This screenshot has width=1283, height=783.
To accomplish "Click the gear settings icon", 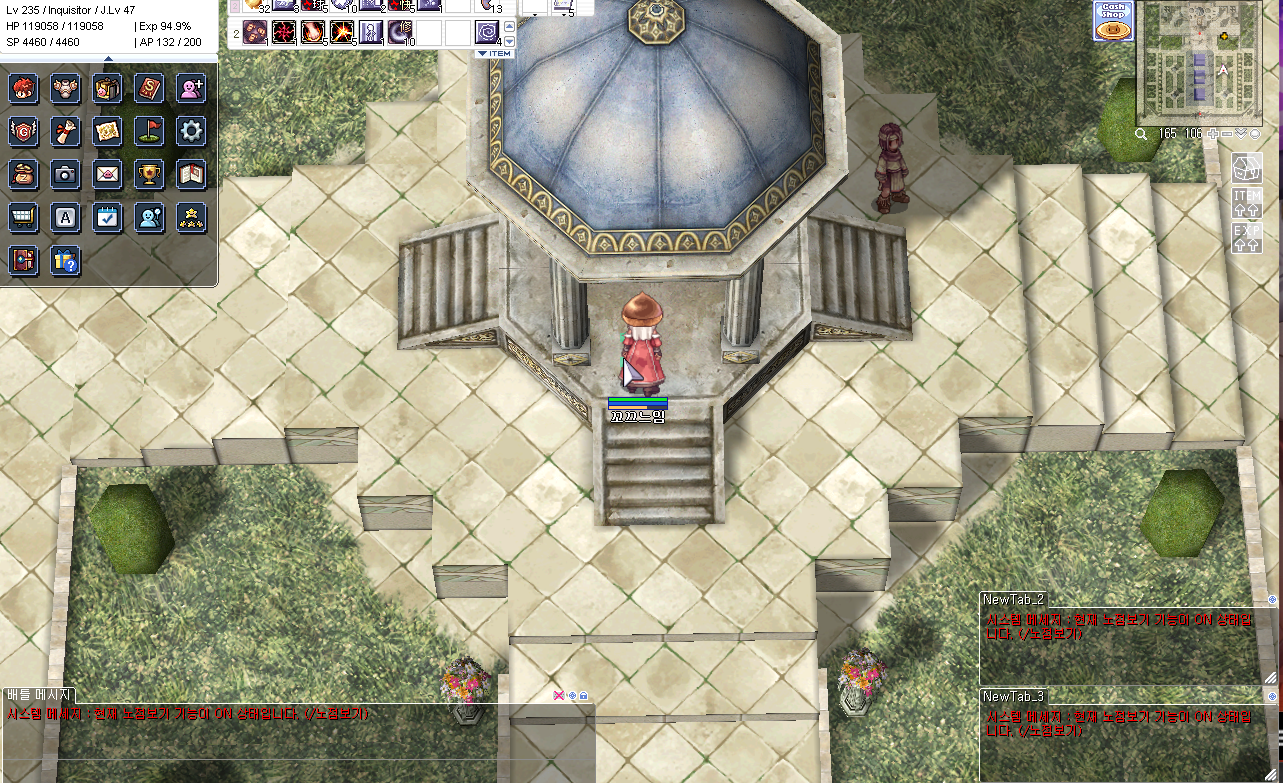I will point(191,131).
